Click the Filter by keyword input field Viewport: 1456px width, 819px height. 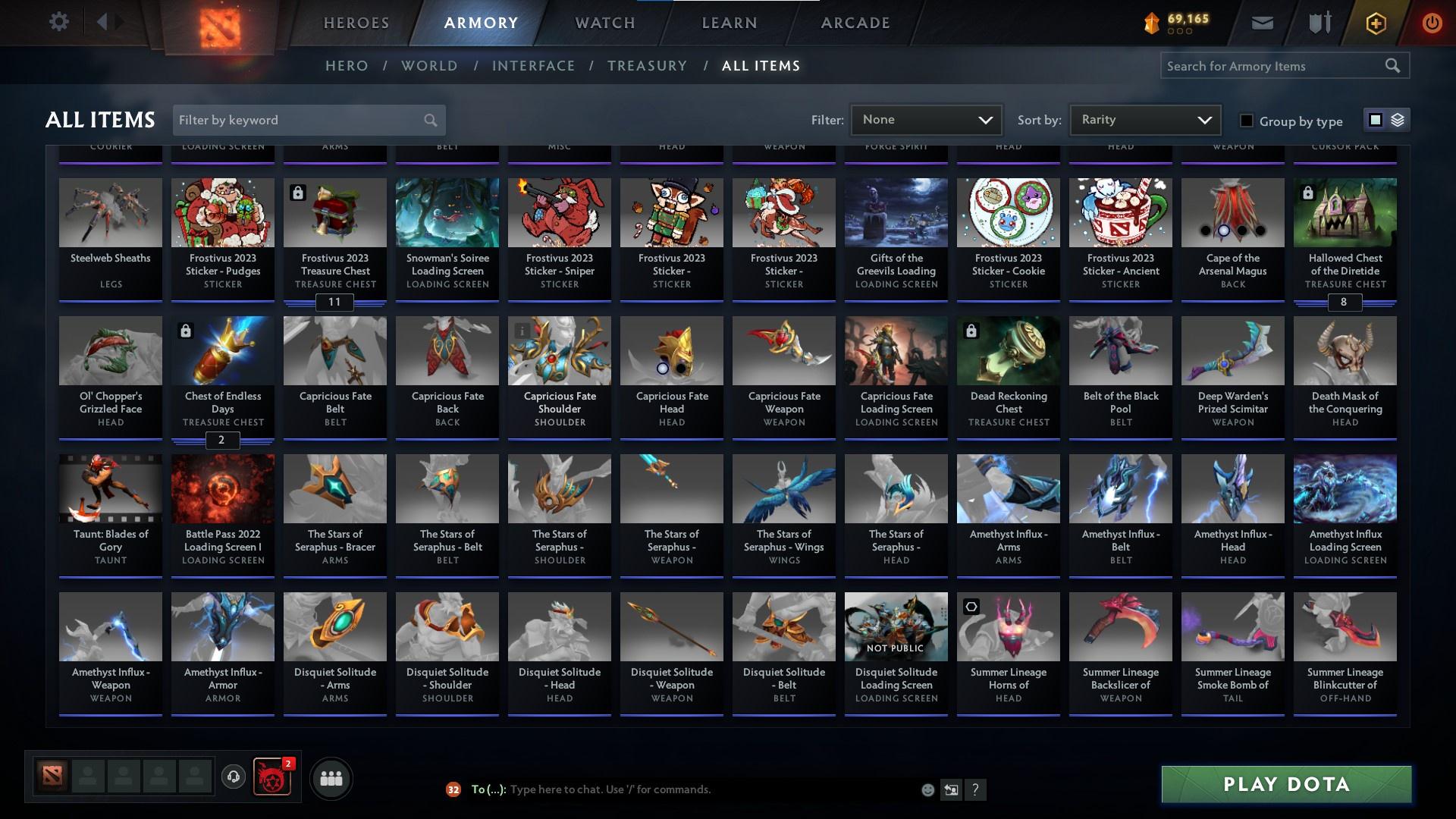coord(296,120)
